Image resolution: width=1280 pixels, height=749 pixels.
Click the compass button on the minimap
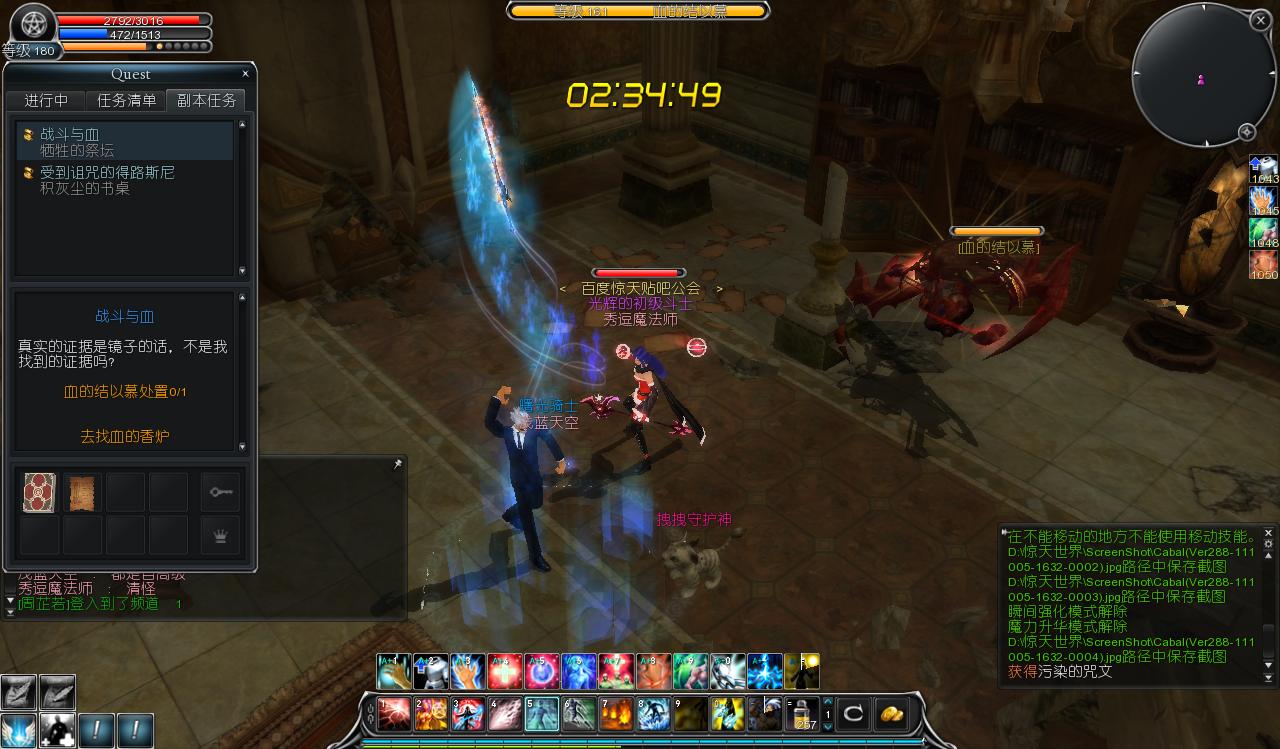pos(1247,132)
